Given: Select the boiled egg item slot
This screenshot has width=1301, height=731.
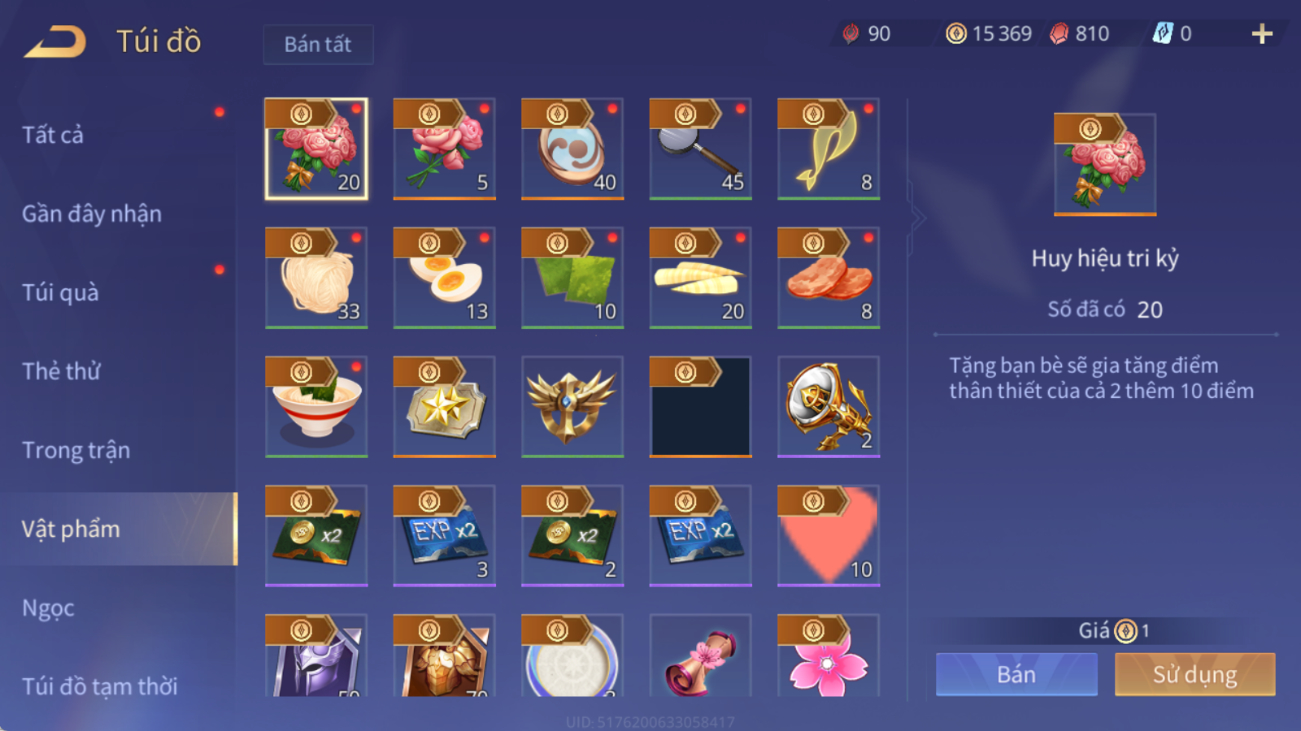Looking at the screenshot, I should (x=444, y=278).
